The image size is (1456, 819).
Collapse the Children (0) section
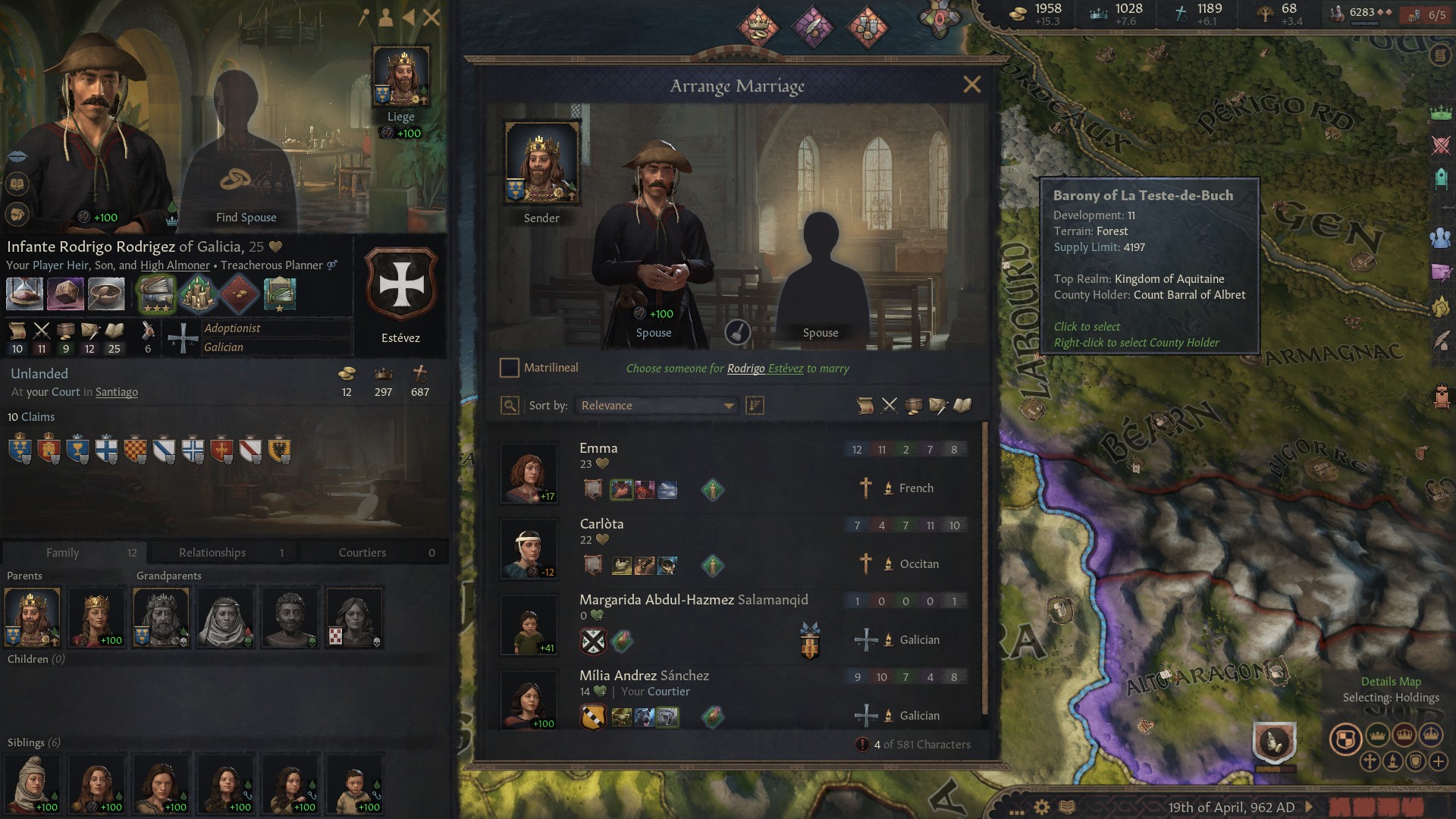(x=34, y=658)
